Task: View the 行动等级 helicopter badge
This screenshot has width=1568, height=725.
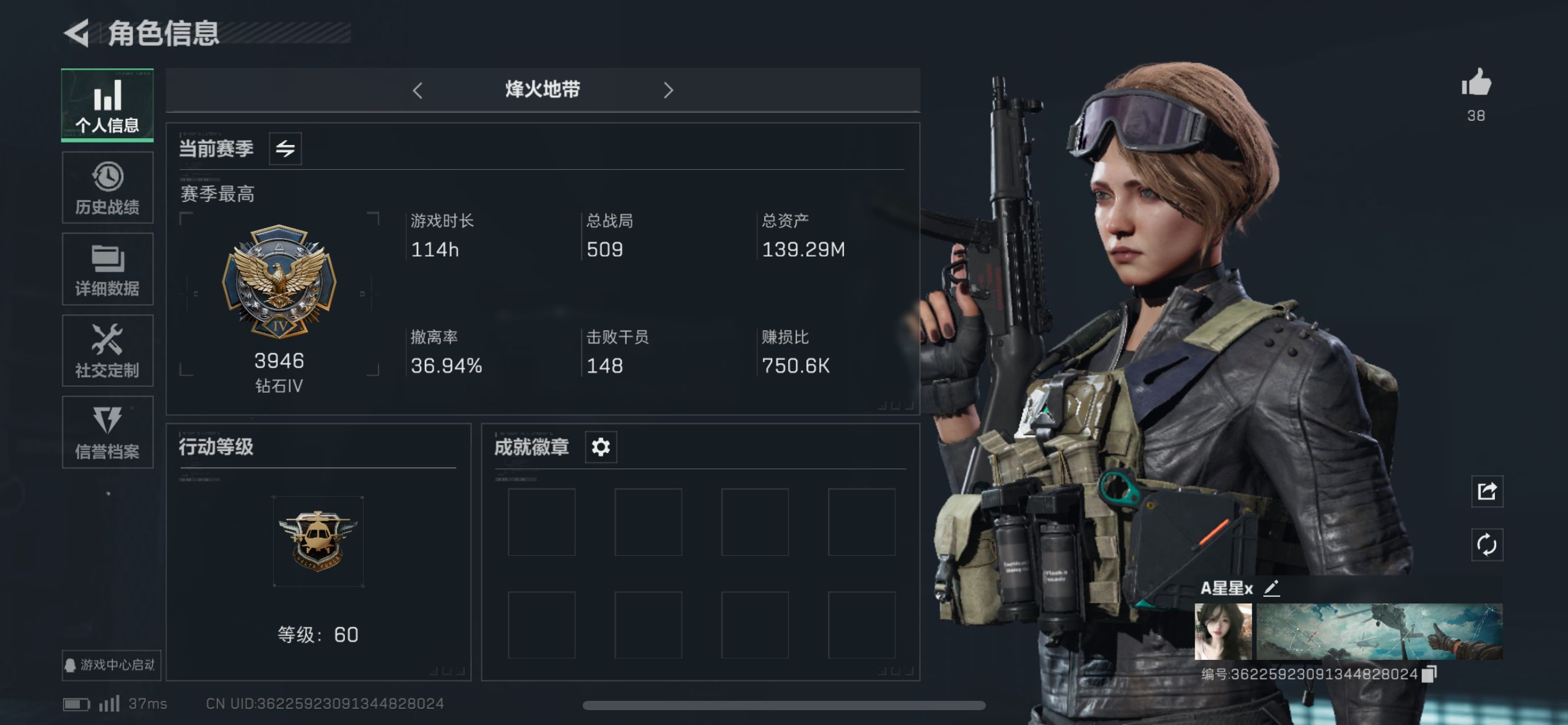Action: pos(318,542)
